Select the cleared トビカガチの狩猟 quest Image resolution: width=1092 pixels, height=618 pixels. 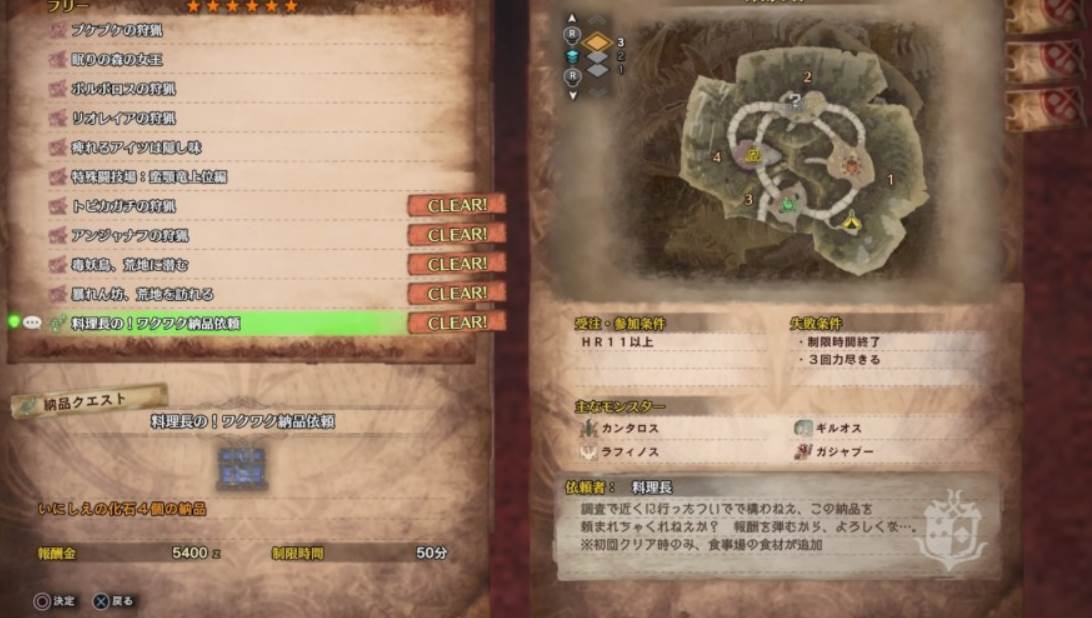(x=122, y=206)
